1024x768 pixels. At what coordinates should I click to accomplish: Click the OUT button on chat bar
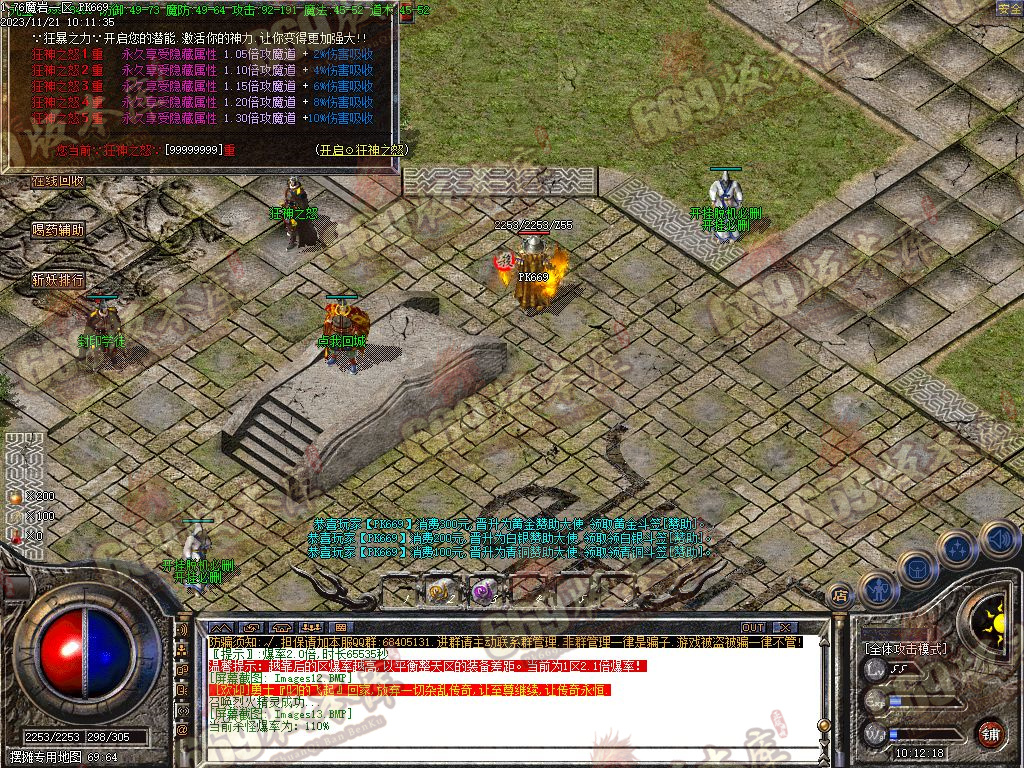[x=753, y=628]
